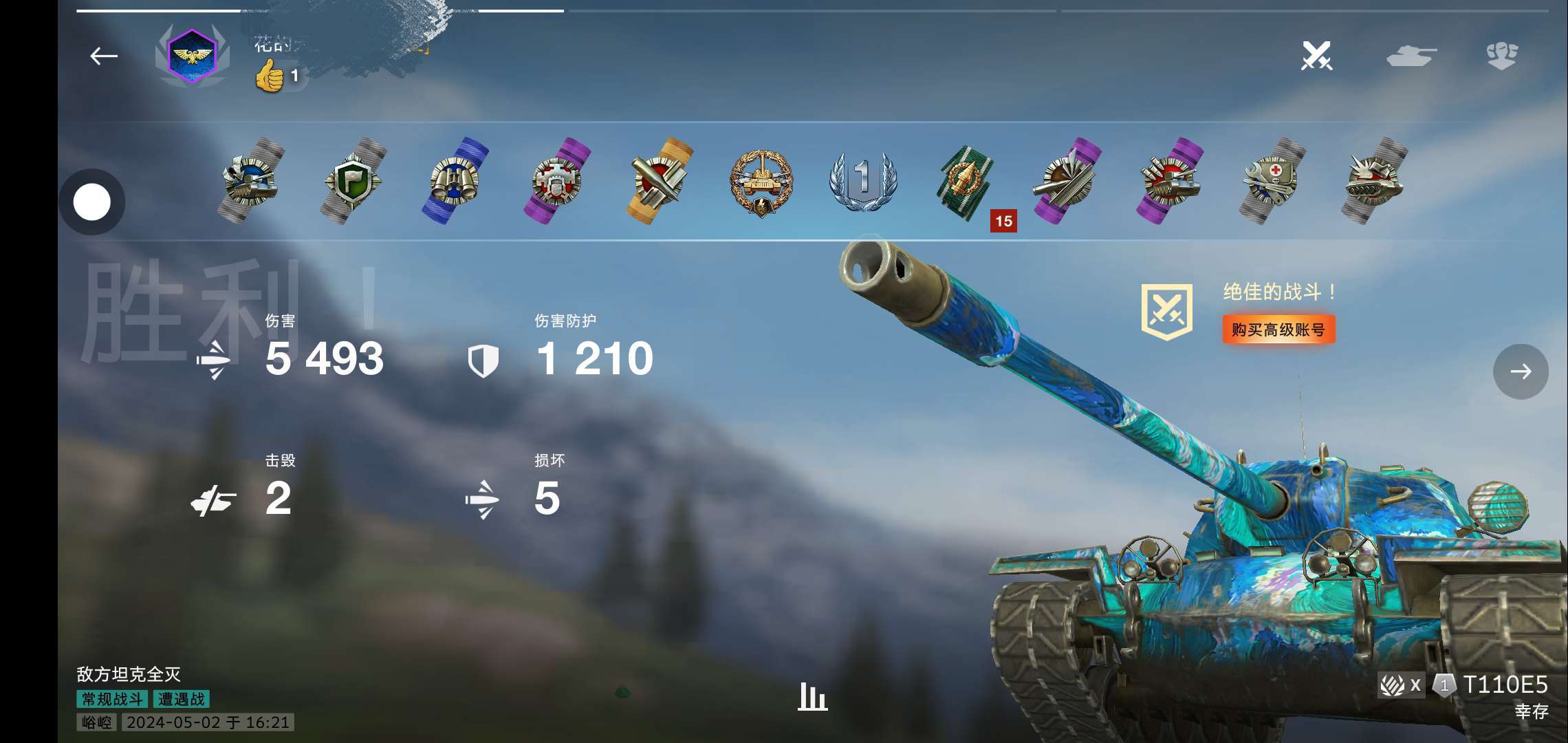Select the T110E5 vehicle name label
Screen dimensions: 1568x743
(1505, 685)
